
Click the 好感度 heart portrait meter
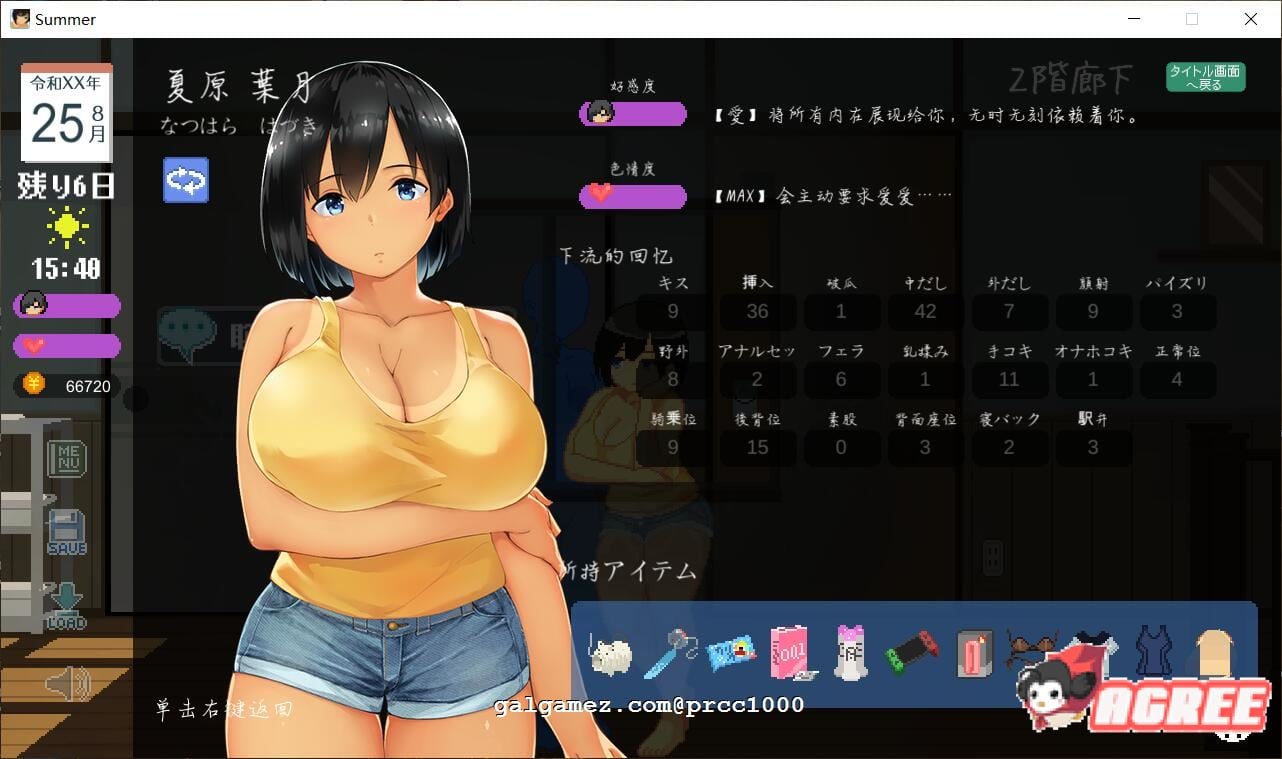pyautogui.click(x=632, y=113)
